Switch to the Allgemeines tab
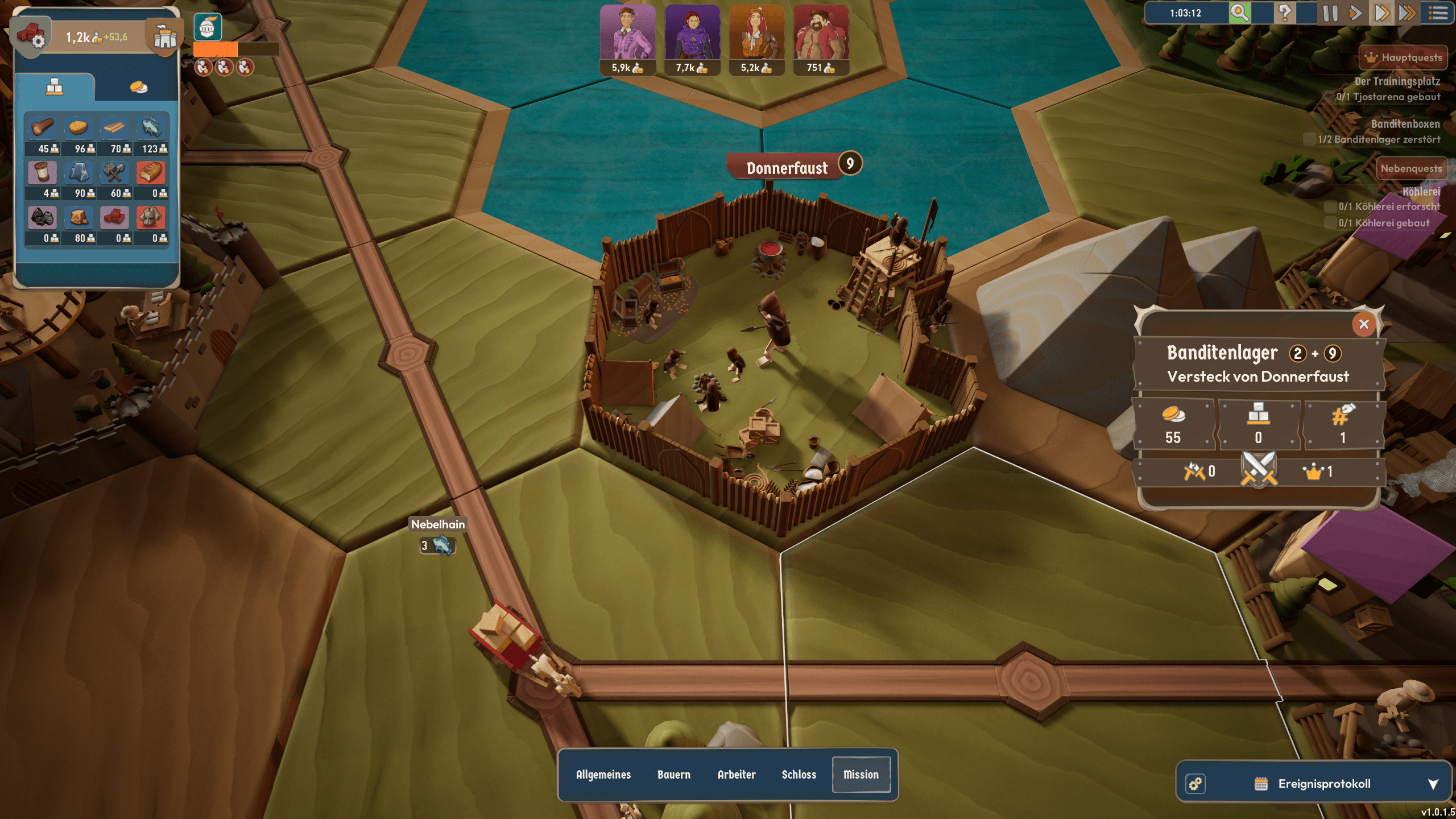1456x819 pixels. 603,775
